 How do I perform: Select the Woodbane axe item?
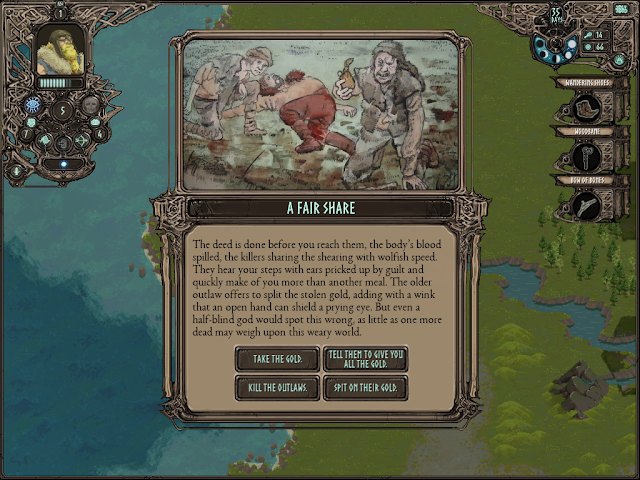click(585, 157)
